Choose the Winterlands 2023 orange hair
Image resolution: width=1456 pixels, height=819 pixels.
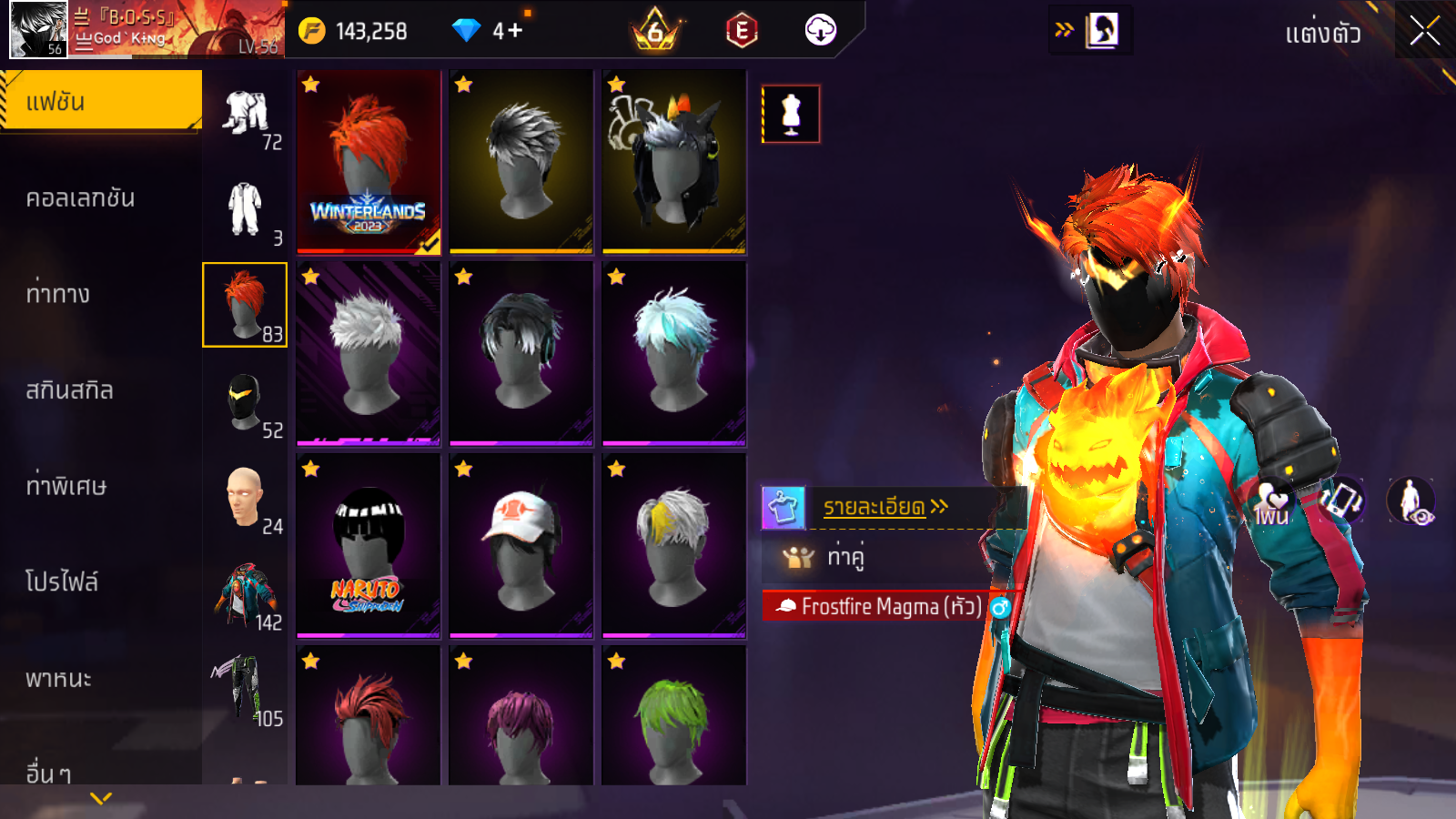[369, 162]
